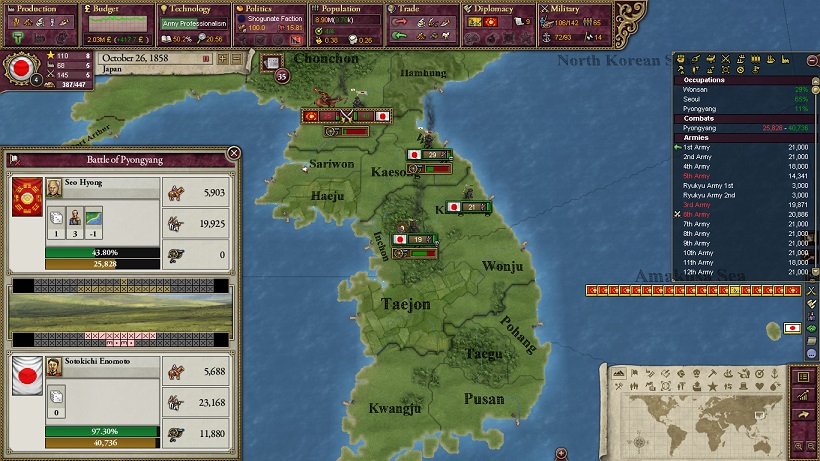The image size is (820, 461).
Task: Increase game speed with the plus button
Action: click(223, 58)
